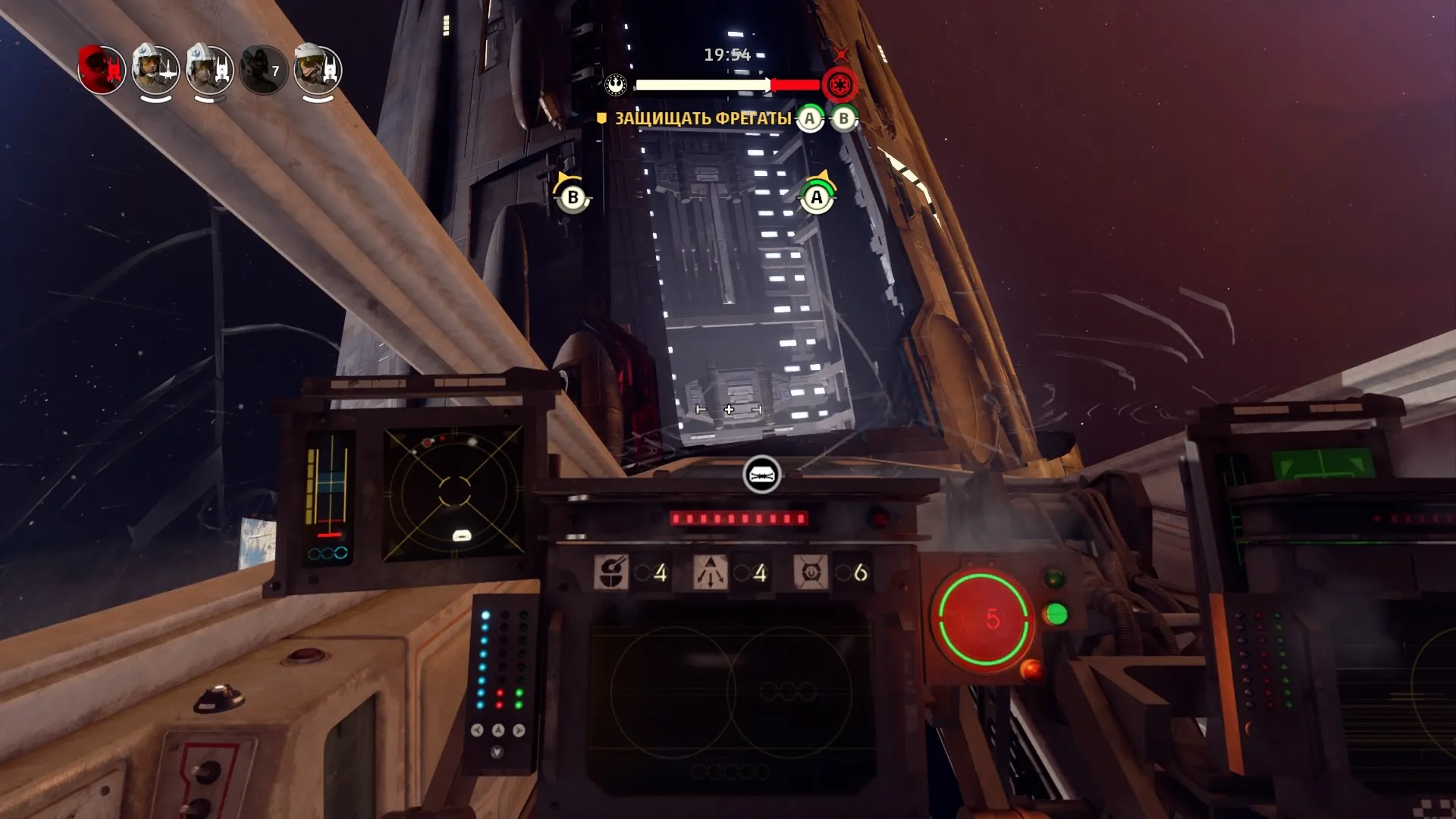Activate the dish-shaped ability icon
Viewport: 1456px width, 819px height.
click(611, 573)
